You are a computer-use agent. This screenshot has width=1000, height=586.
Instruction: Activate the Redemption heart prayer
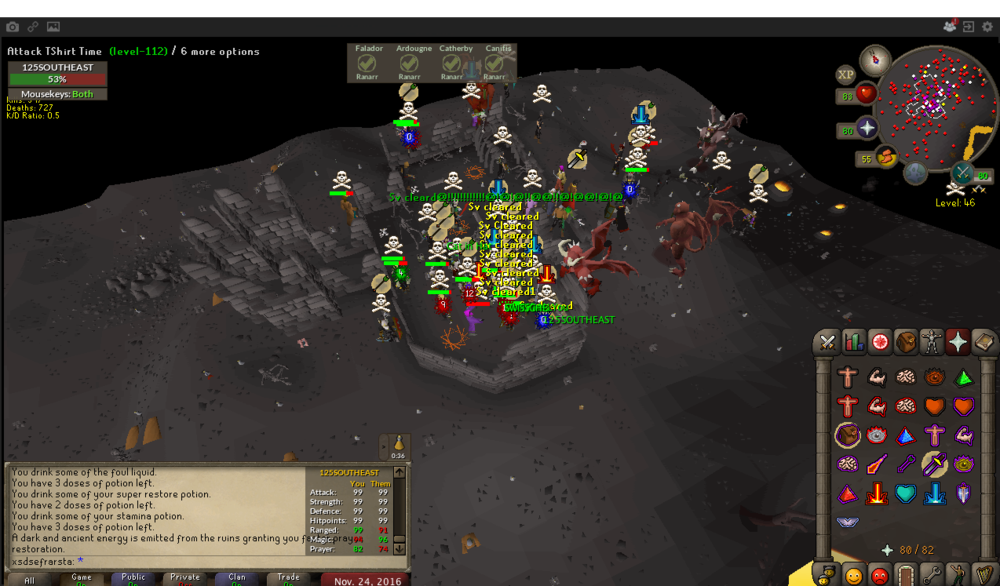(907, 492)
